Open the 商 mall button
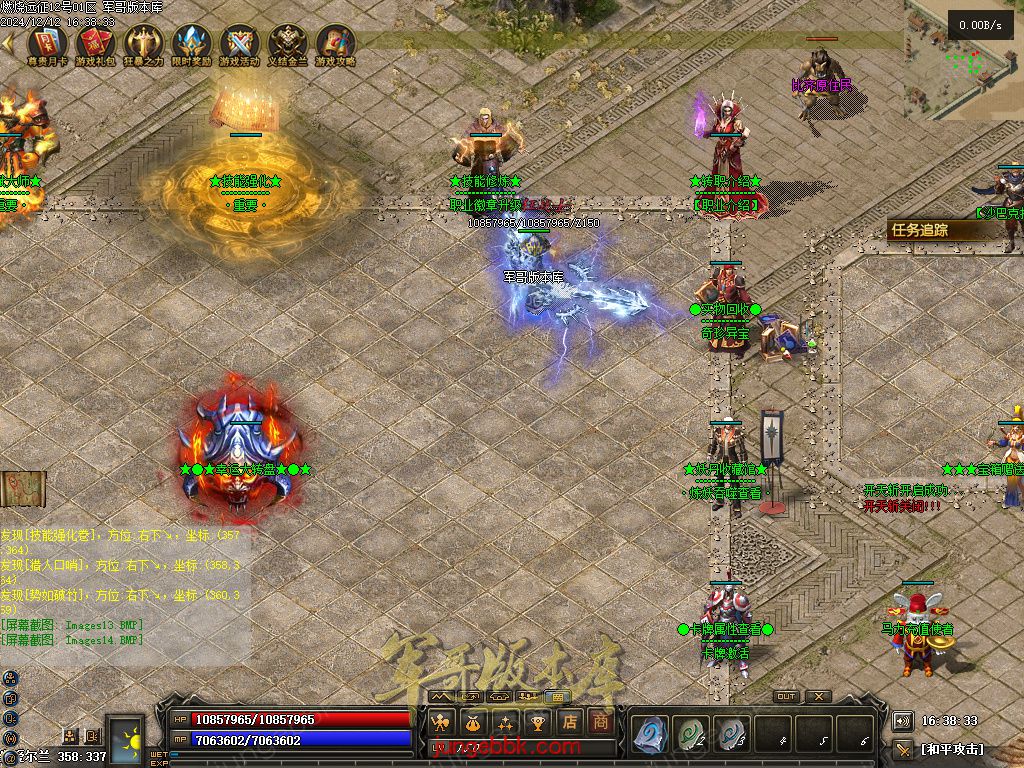Viewport: 1024px width, 768px height. coord(601,722)
